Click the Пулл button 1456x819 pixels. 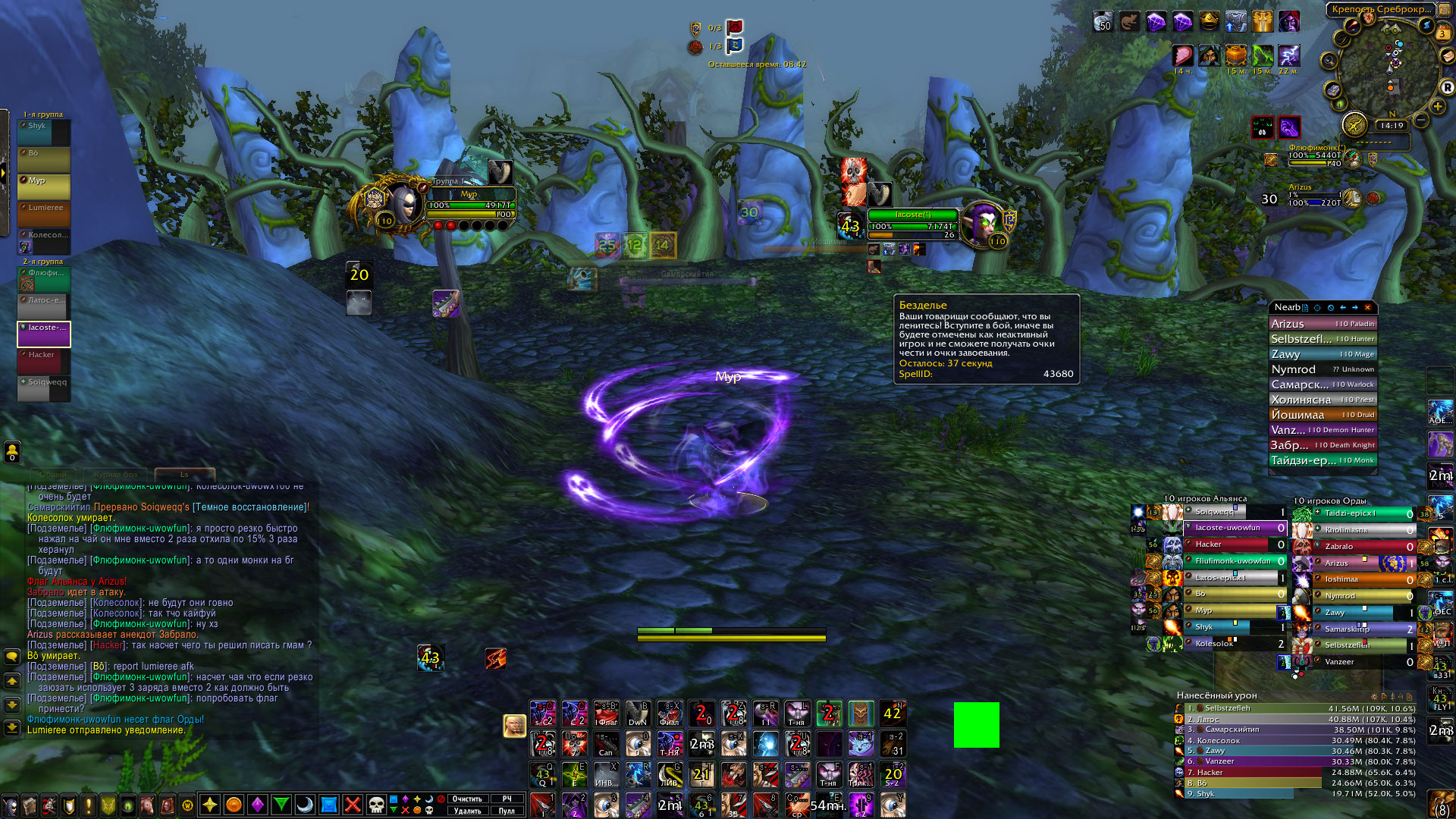pyautogui.click(x=507, y=811)
